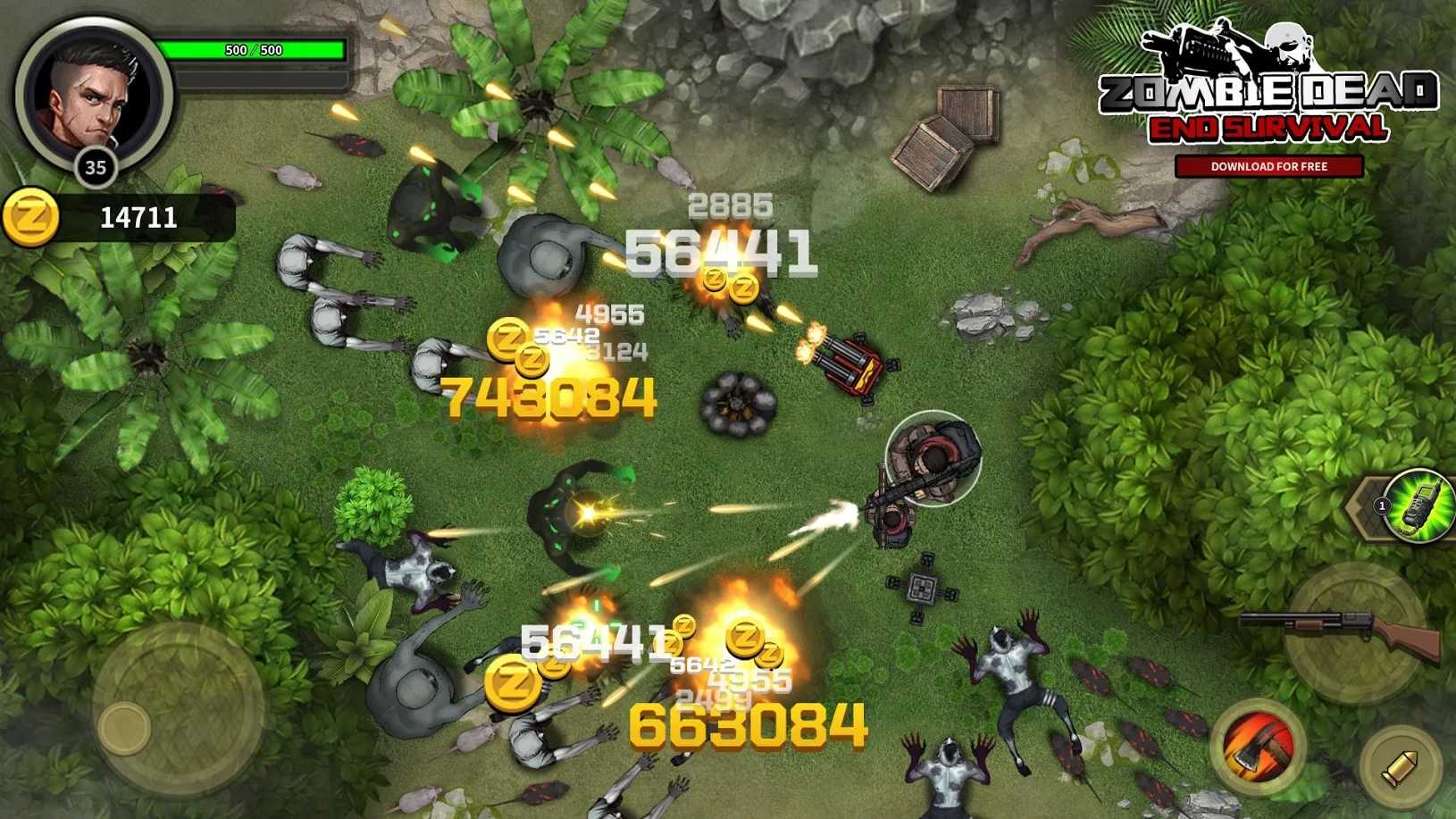Click the coin balance showing 14711
Image resolution: width=1456 pixels, height=819 pixels.
[x=139, y=215]
